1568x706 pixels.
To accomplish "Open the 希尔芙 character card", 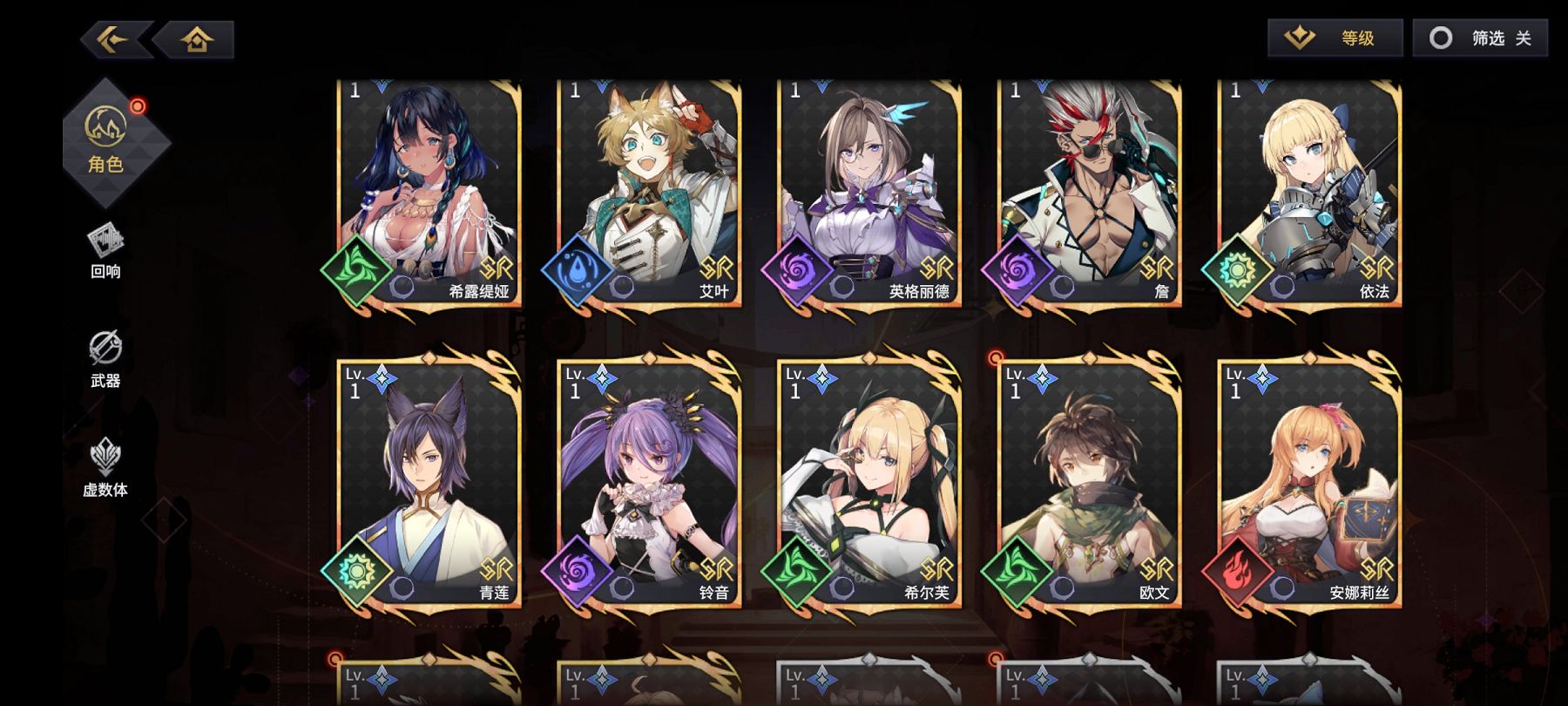I will click(x=869, y=484).
